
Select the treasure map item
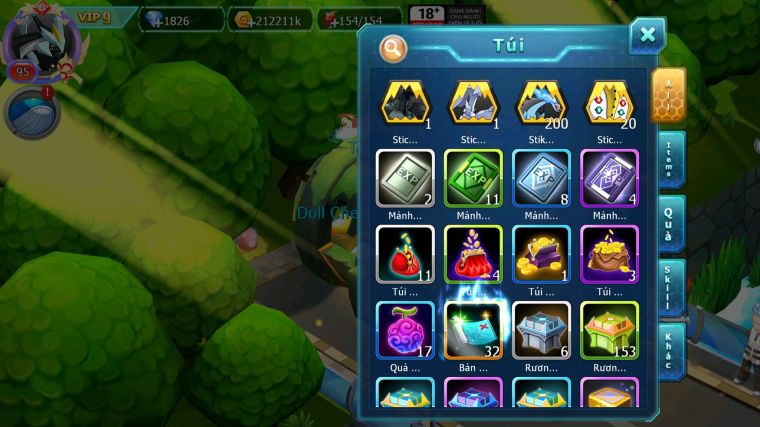473,330
